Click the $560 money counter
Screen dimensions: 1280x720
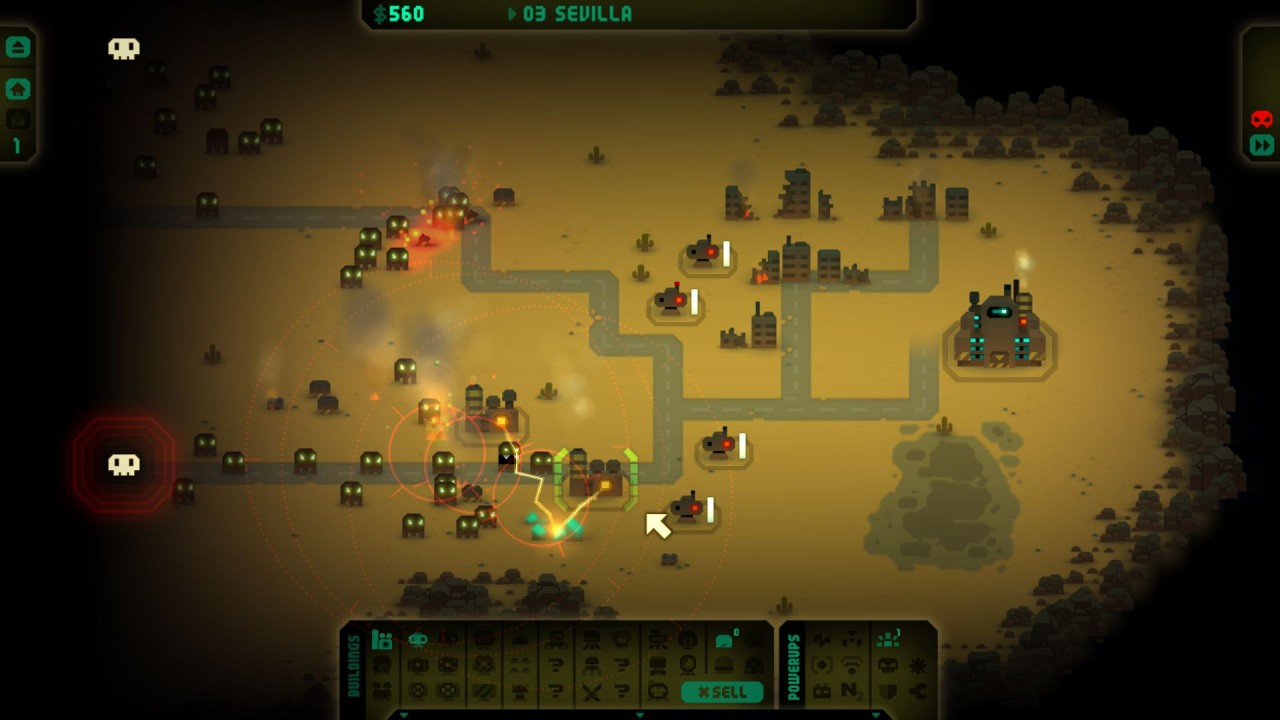tap(399, 14)
